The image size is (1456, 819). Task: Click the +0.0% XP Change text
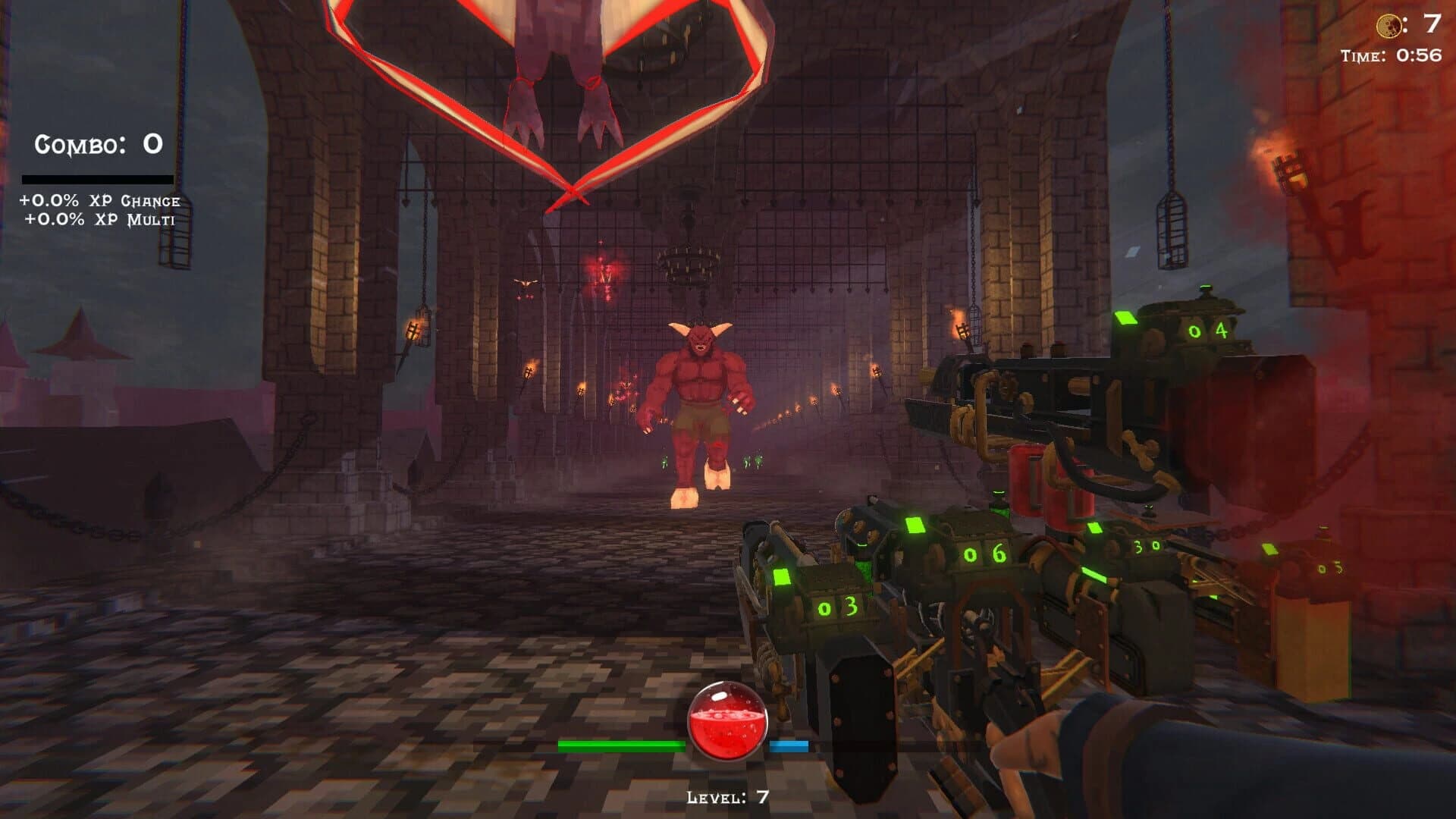[x=99, y=203]
